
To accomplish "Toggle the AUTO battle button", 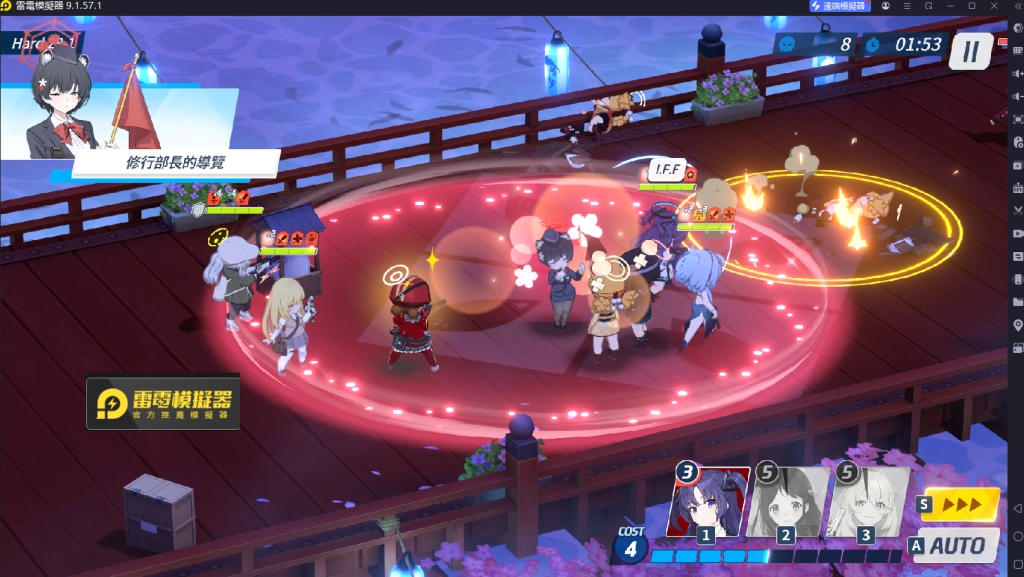I will pyautogui.click(x=953, y=546).
